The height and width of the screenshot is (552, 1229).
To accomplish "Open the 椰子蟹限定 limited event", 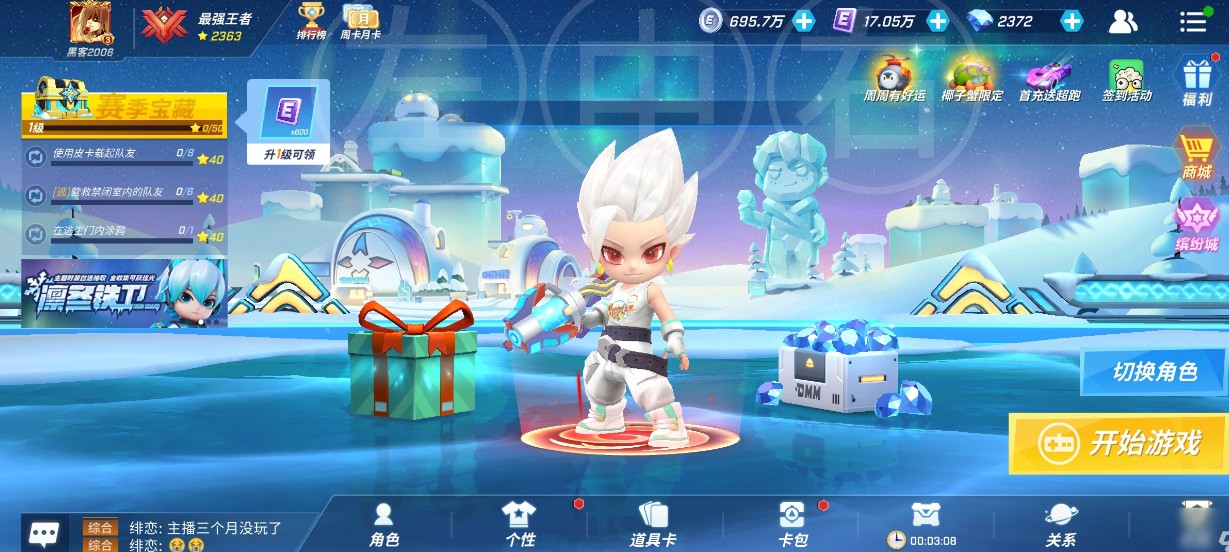I will pos(971,80).
